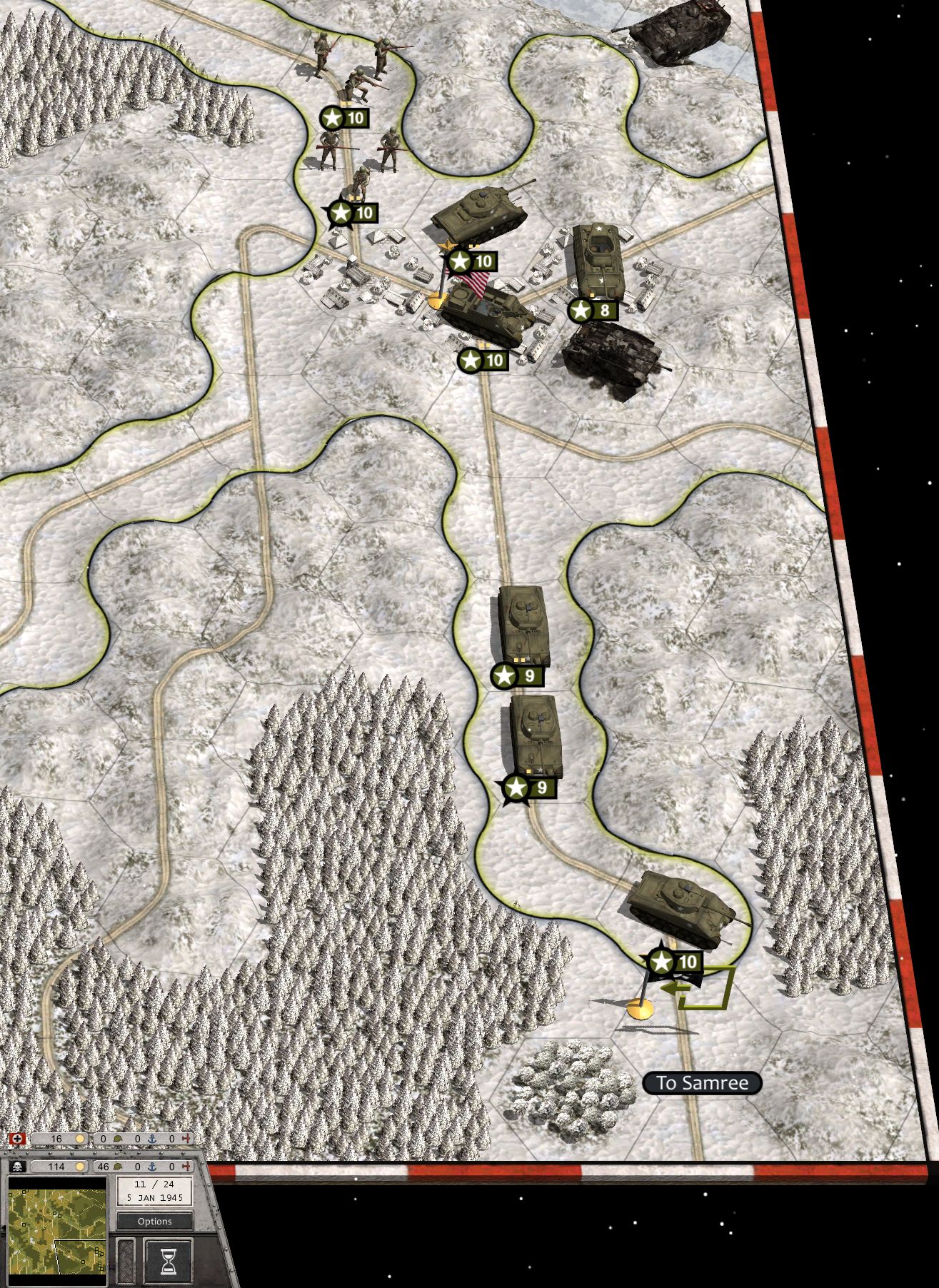Click the skull icon on the lower stats bar
The image size is (939, 1288).
[19, 1166]
